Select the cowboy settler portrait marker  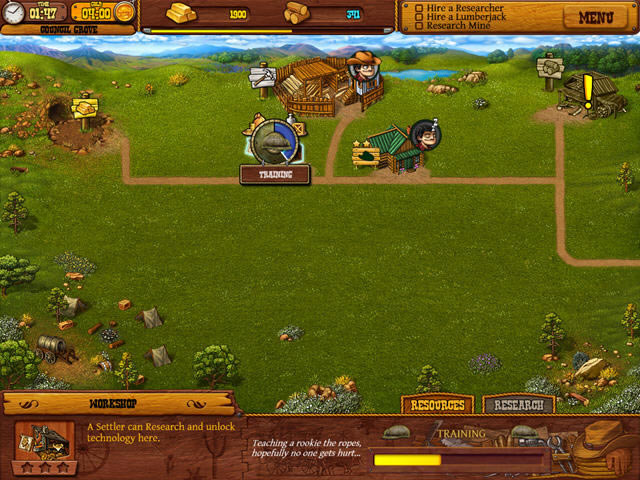366,67
